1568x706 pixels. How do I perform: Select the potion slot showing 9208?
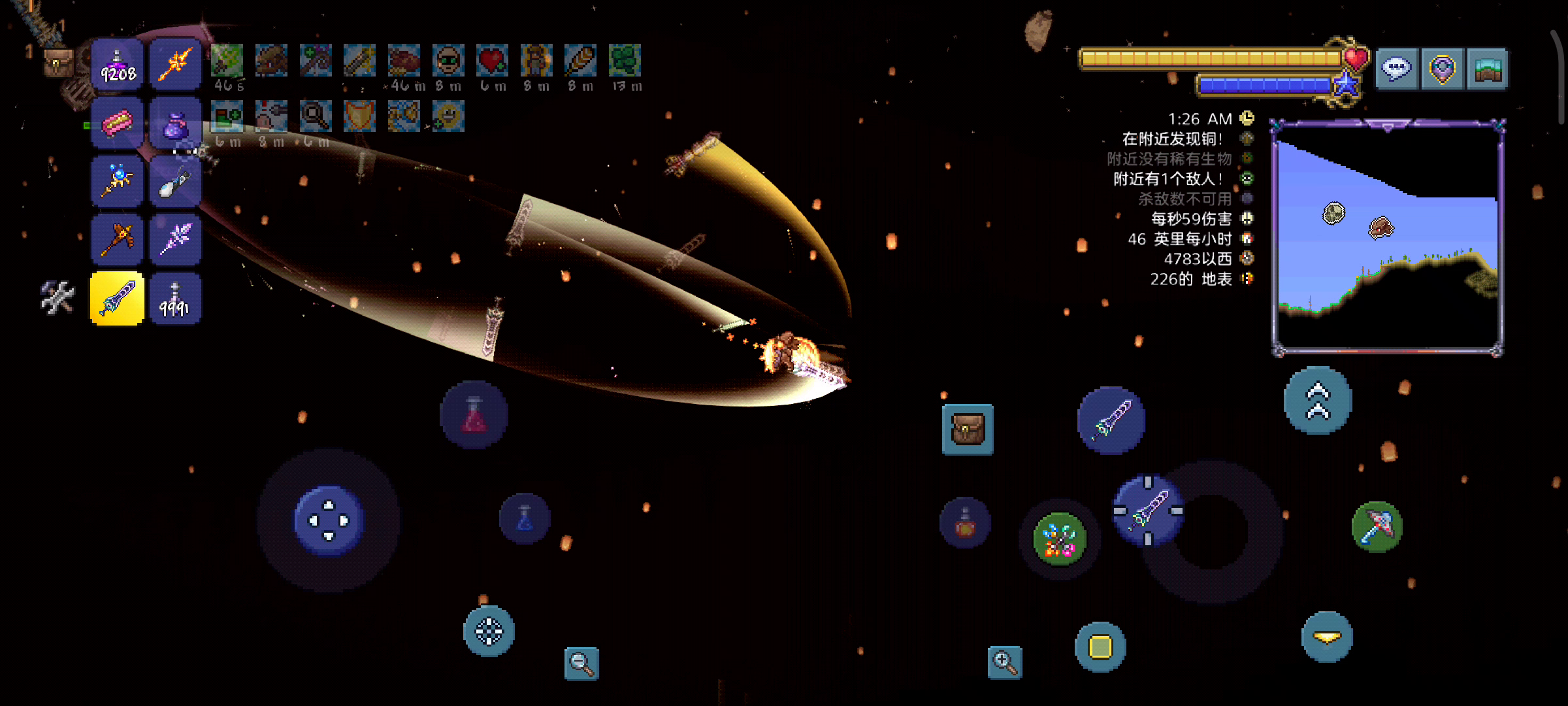pos(117,65)
